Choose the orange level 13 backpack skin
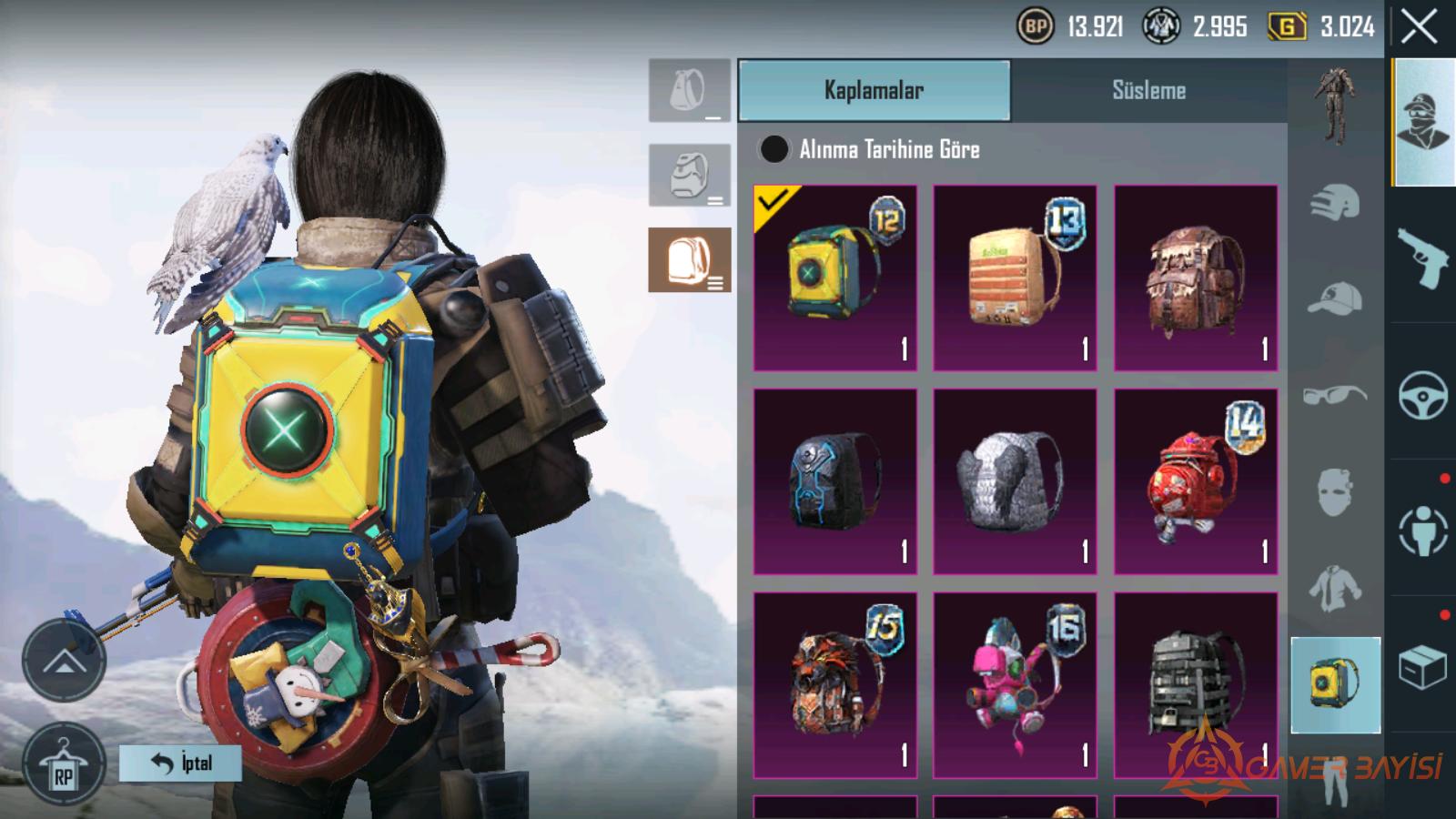The width and height of the screenshot is (1456, 819). (1015, 278)
